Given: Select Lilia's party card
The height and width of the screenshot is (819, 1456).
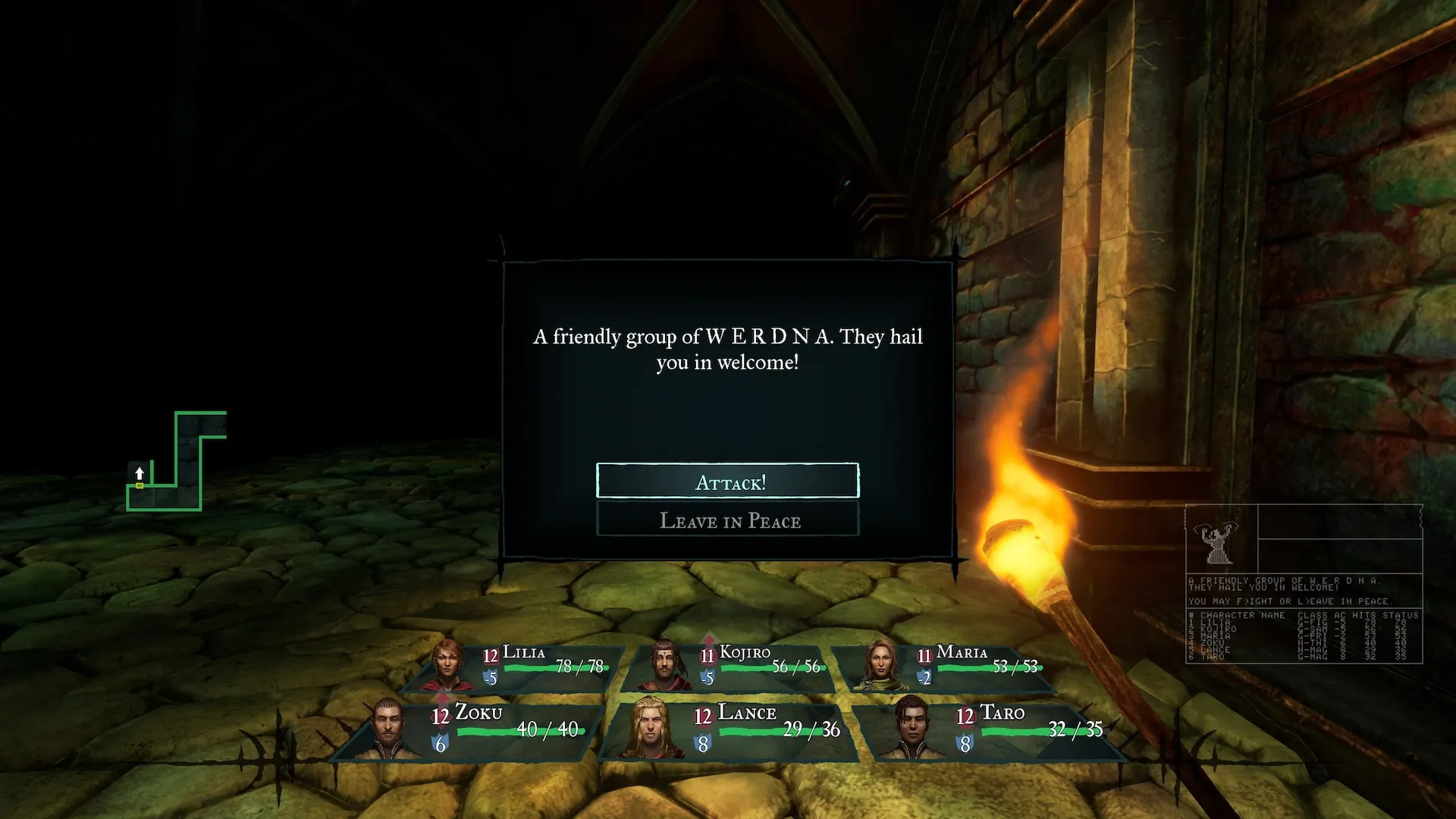Looking at the screenshot, I should pos(523,667).
